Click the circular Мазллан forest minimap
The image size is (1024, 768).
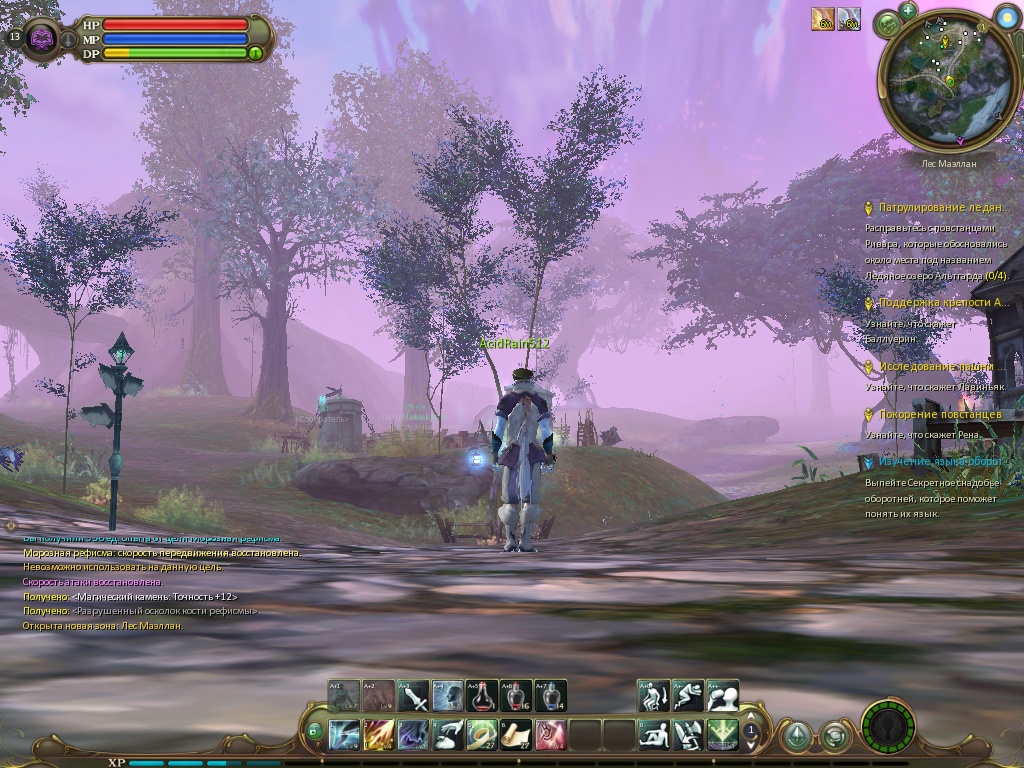(939, 83)
